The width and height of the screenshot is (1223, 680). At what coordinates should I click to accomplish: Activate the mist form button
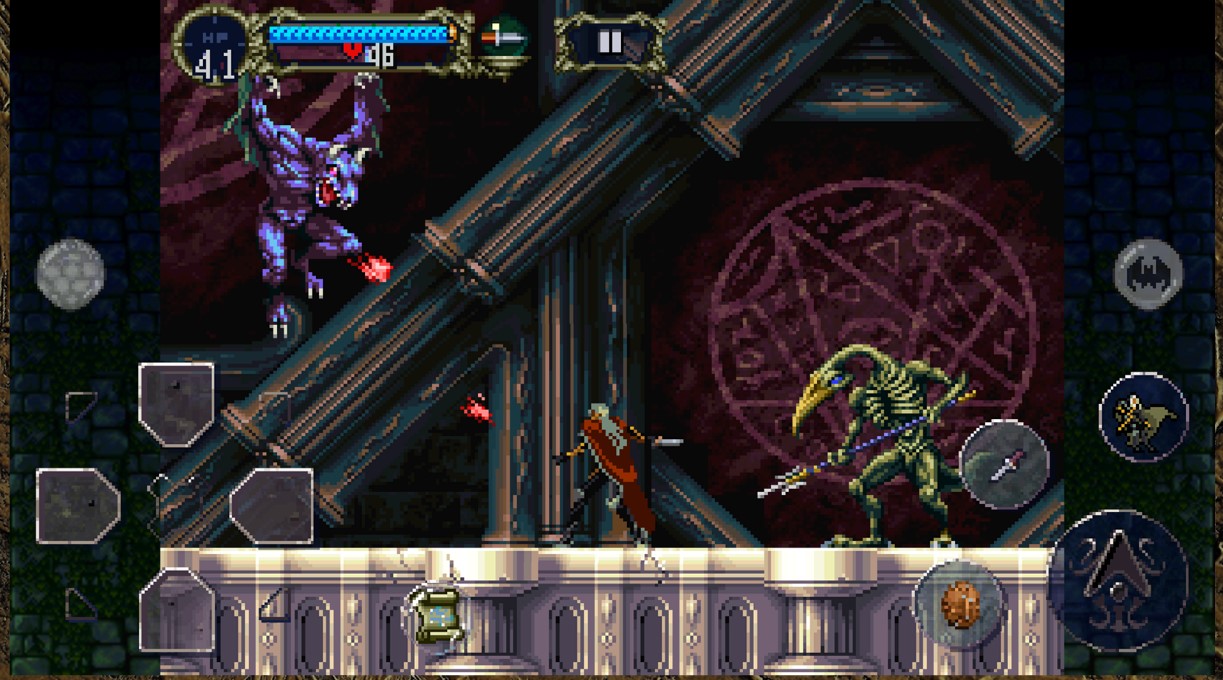pyautogui.click(x=70, y=273)
